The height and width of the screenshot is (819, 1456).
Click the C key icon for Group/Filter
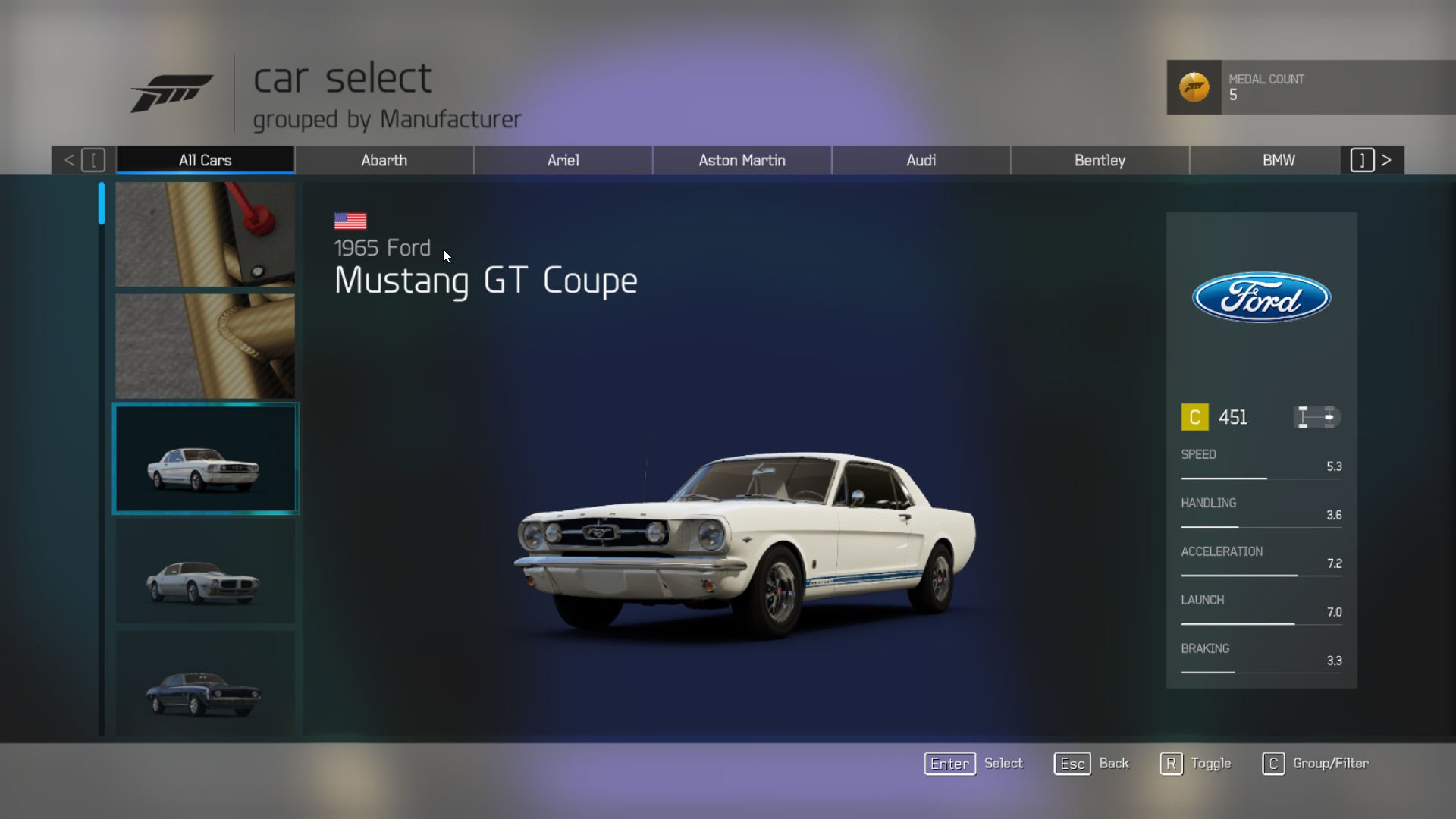(1272, 764)
